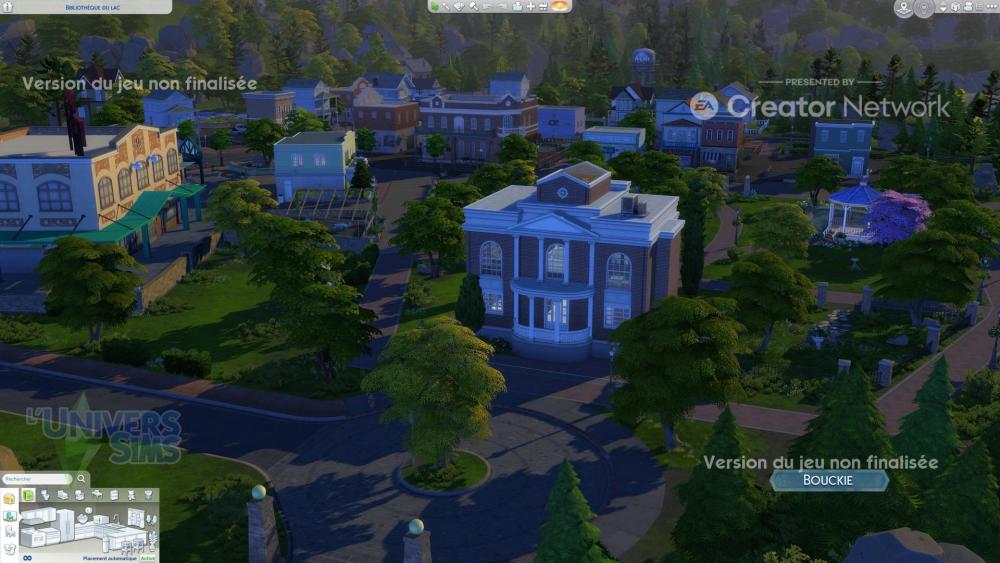Select the sledgehammer tool in top toolbar
The height and width of the screenshot is (563, 1000).
coord(472,6)
